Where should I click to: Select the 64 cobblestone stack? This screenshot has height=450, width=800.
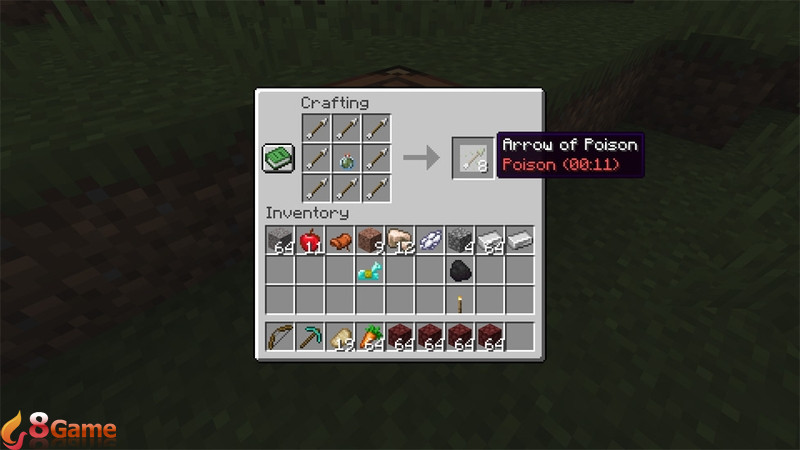(280, 240)
